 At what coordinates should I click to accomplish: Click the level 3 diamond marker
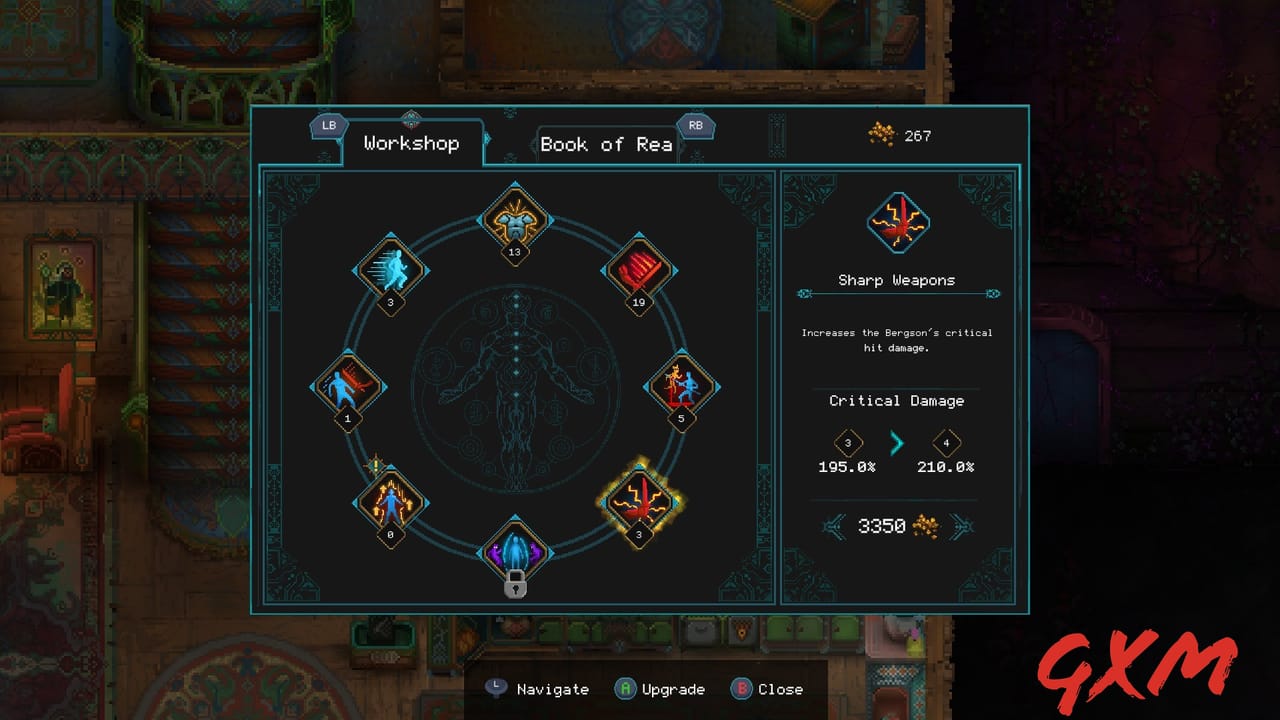846,442
